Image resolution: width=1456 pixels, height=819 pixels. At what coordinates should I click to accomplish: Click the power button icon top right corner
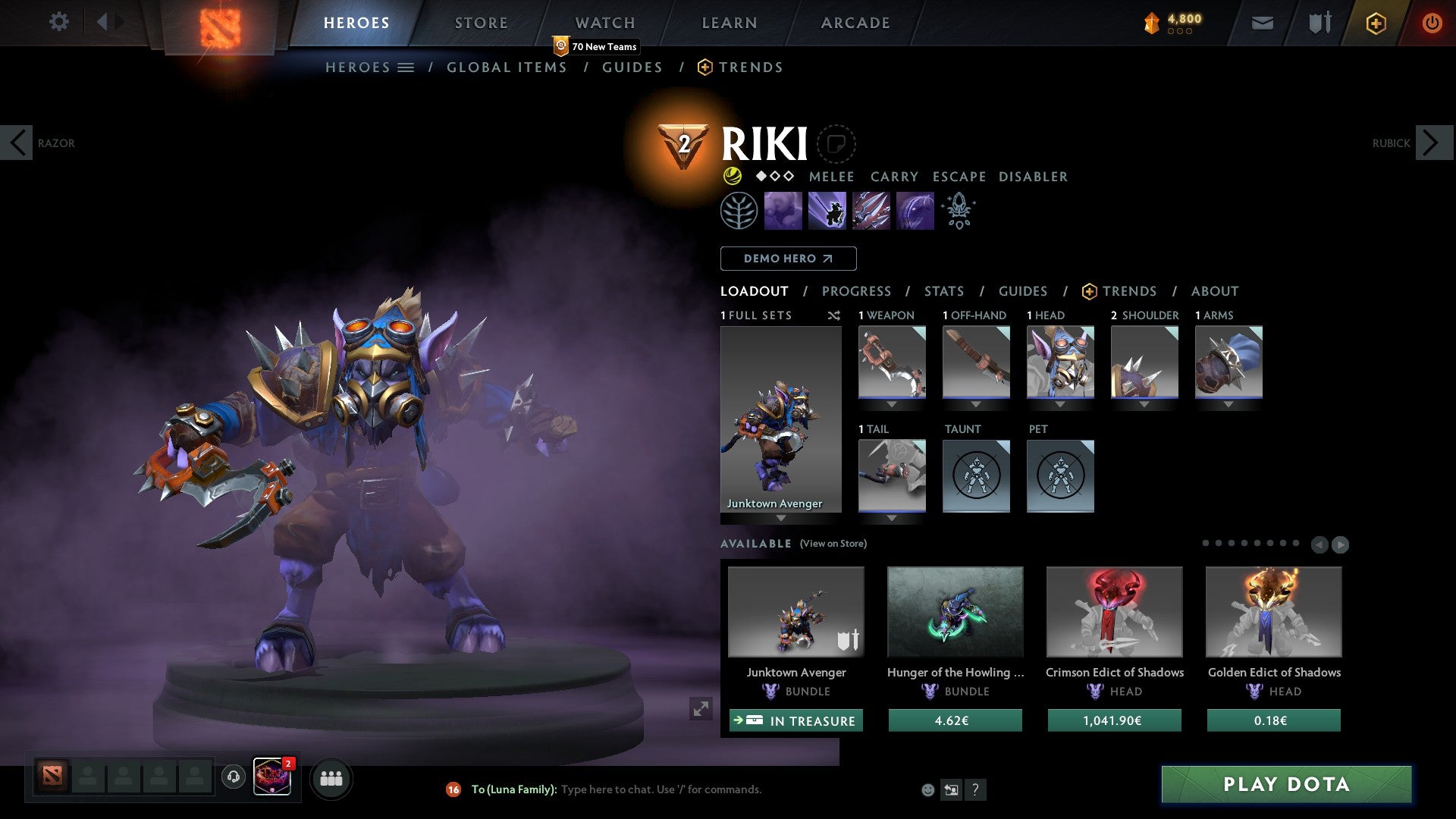[1432, 23]
